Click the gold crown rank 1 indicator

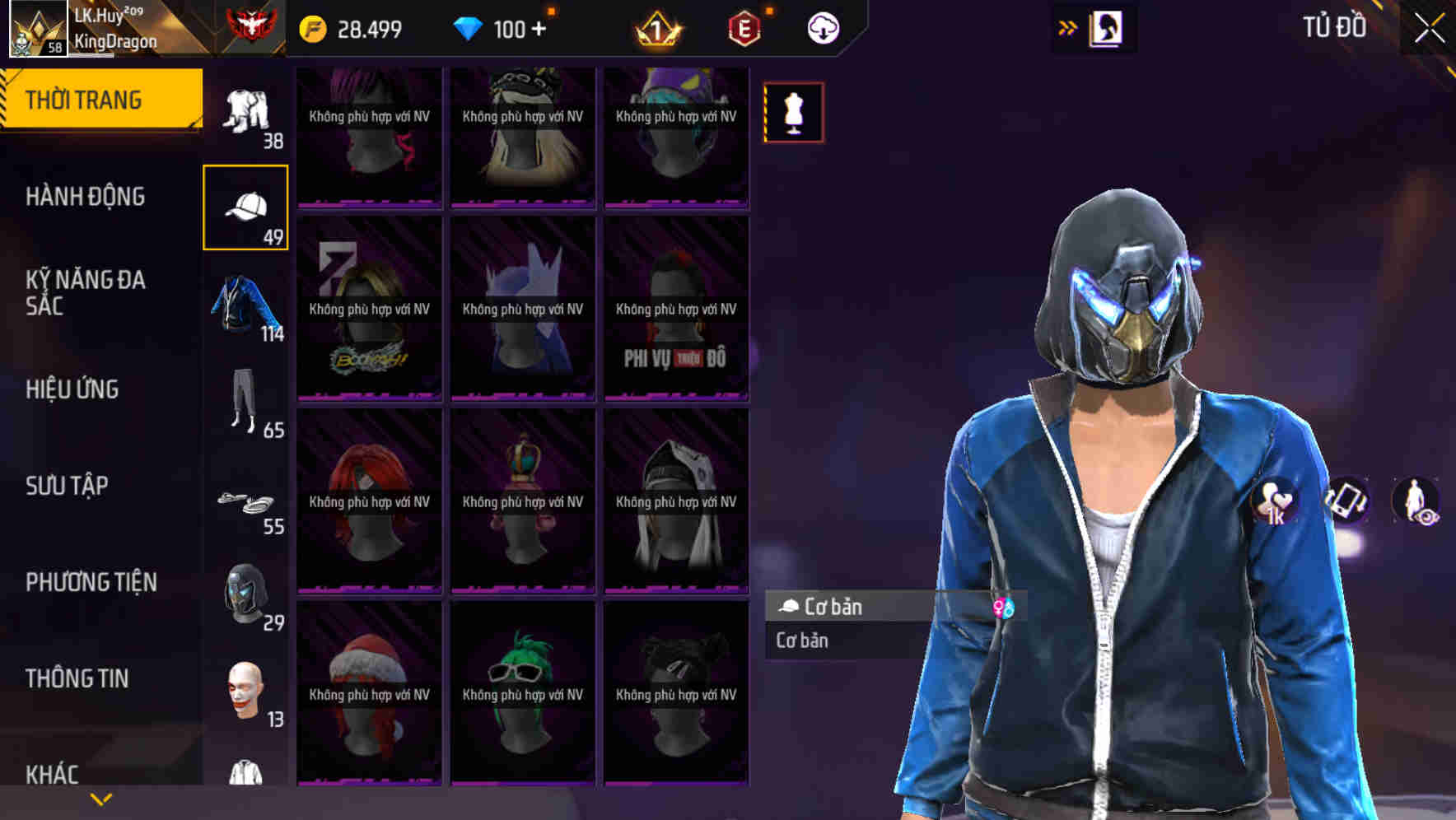pos(655,27)
